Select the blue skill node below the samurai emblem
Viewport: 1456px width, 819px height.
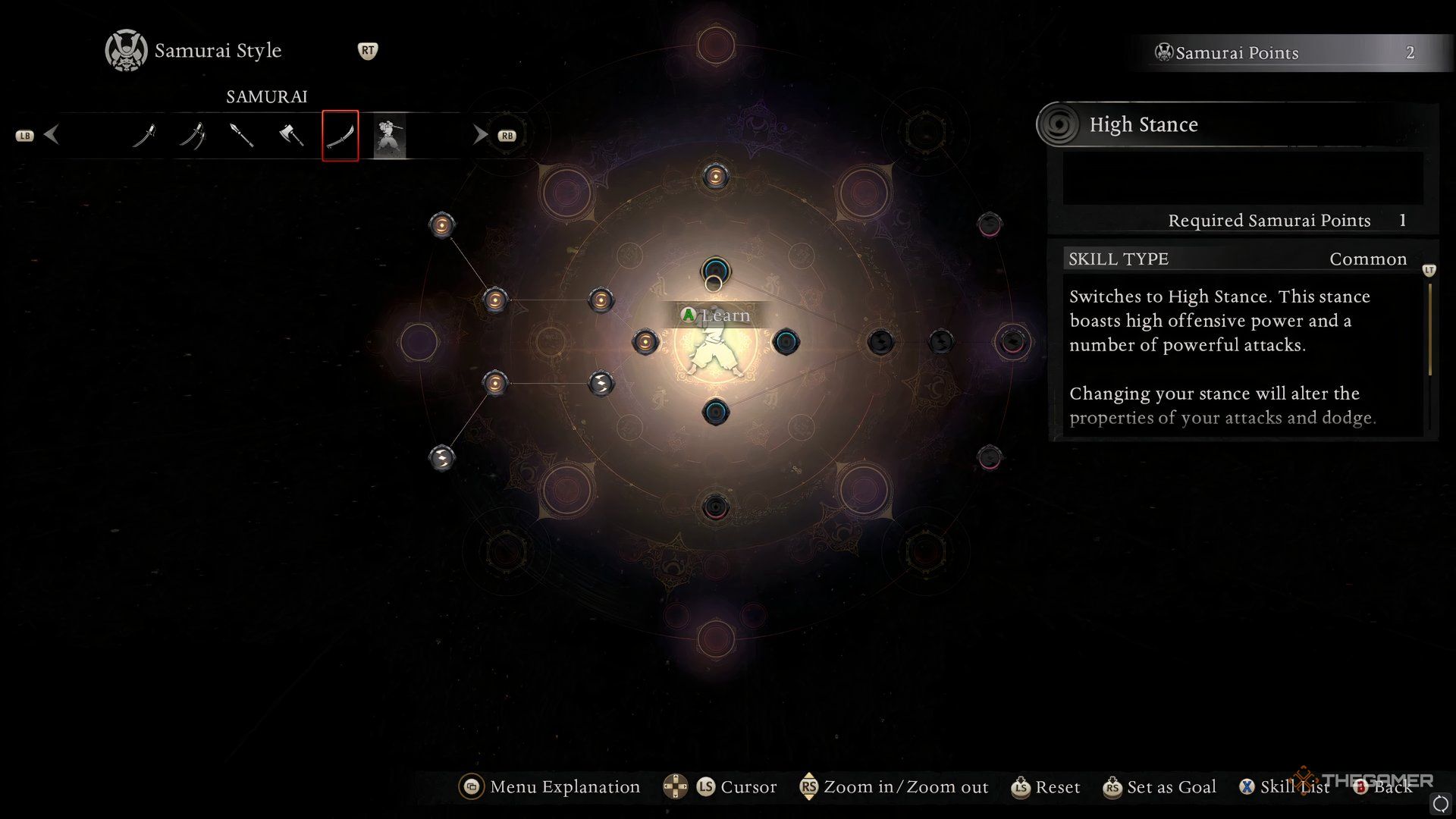715,412
